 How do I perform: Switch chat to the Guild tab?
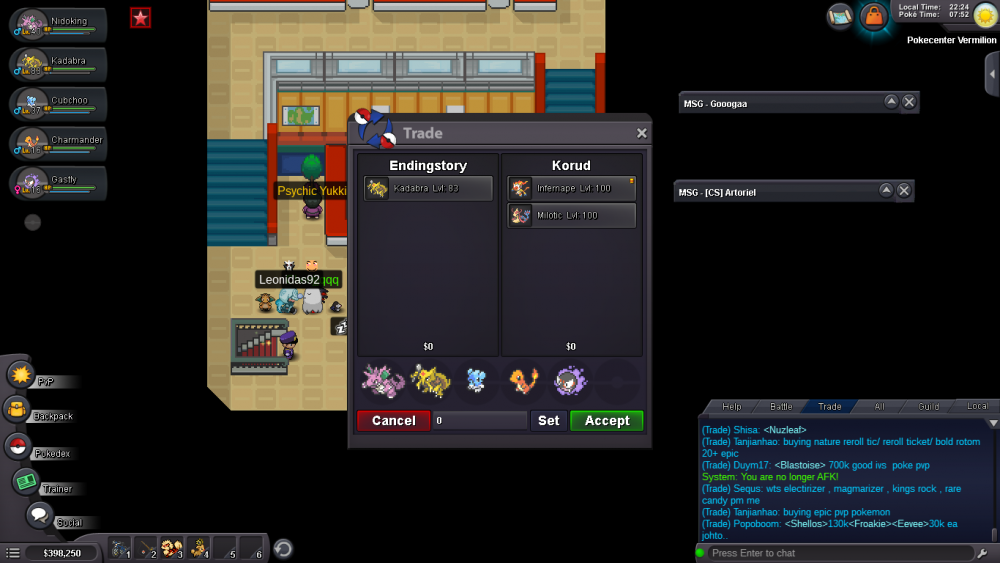pyautogui.click(x=928, y=407)
